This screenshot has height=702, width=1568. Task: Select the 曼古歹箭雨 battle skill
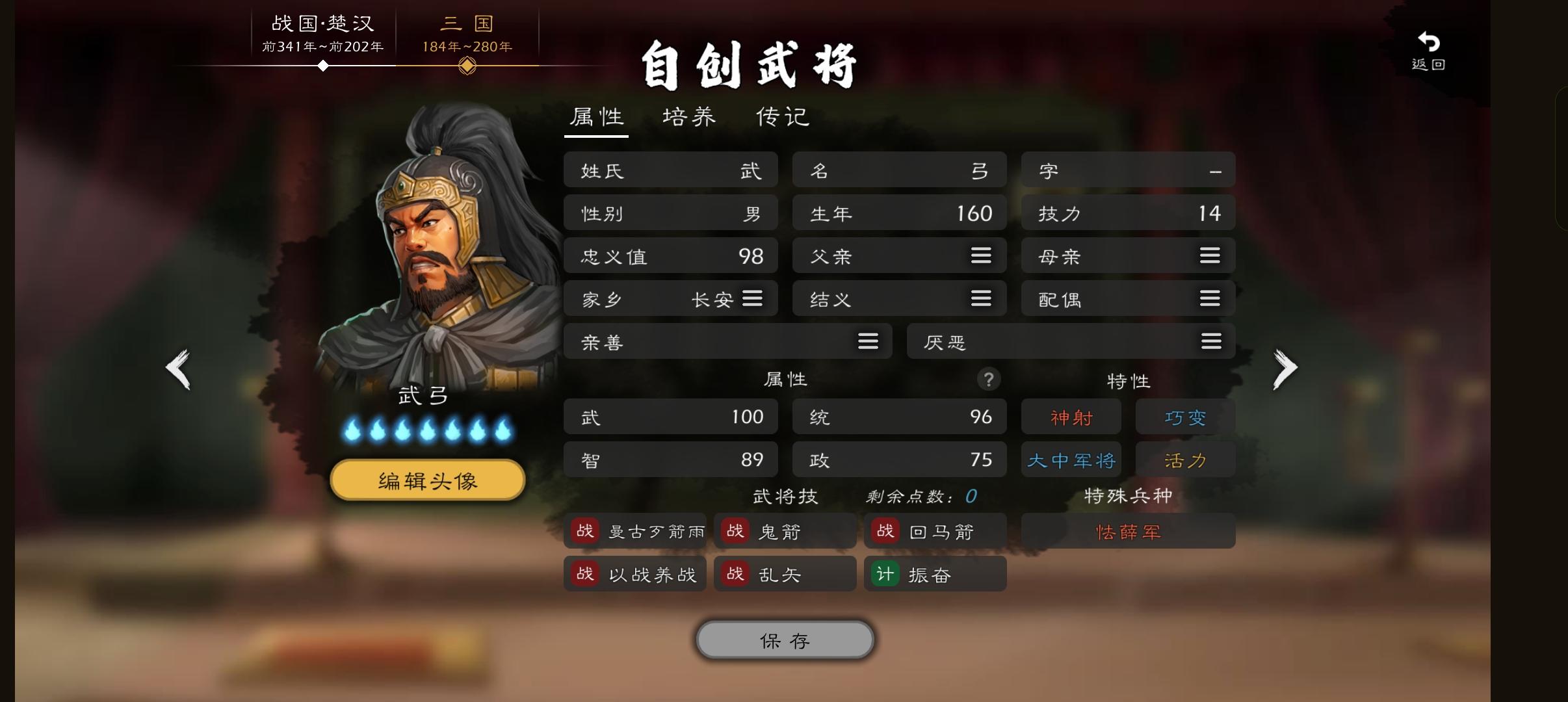(x=635, y=530)
